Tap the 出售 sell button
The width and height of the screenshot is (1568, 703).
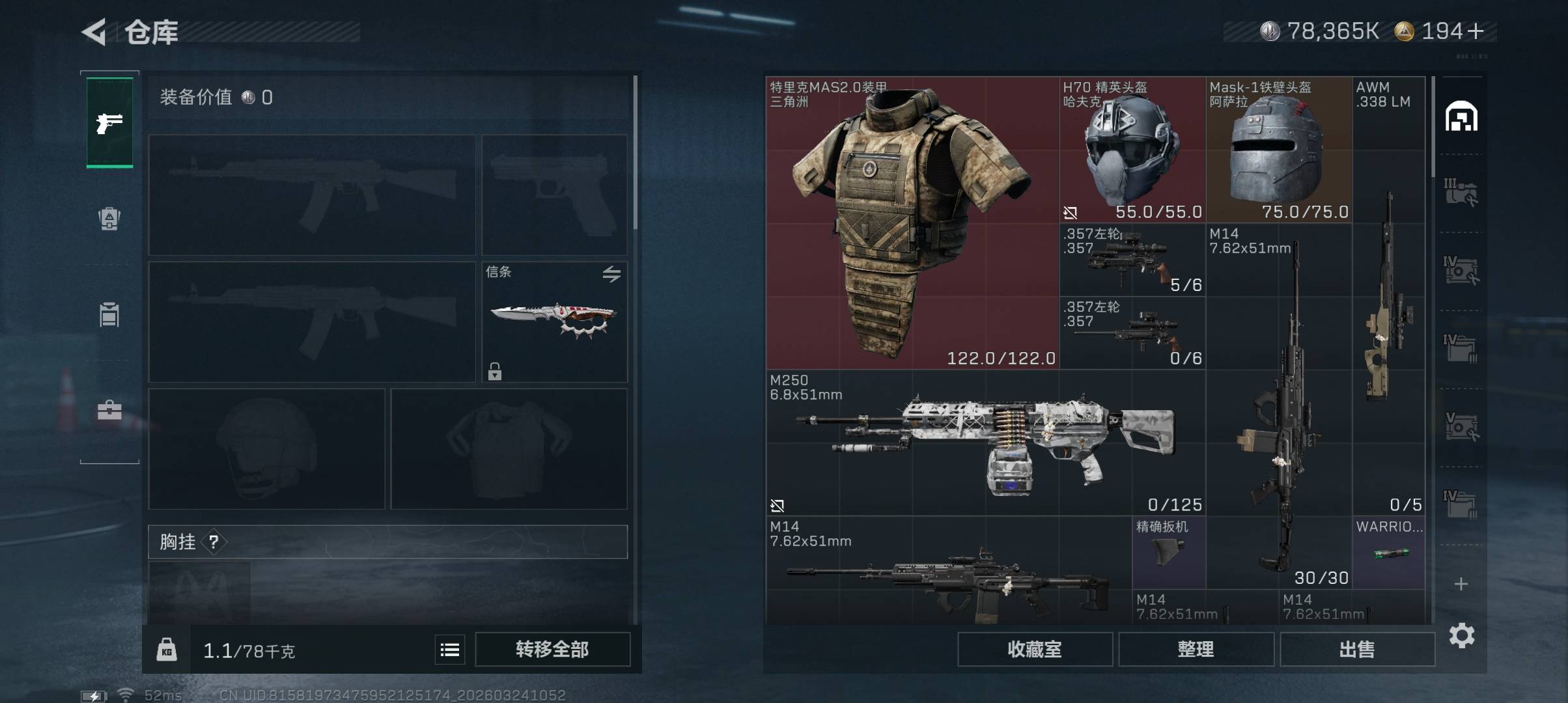click(1357, 650)
